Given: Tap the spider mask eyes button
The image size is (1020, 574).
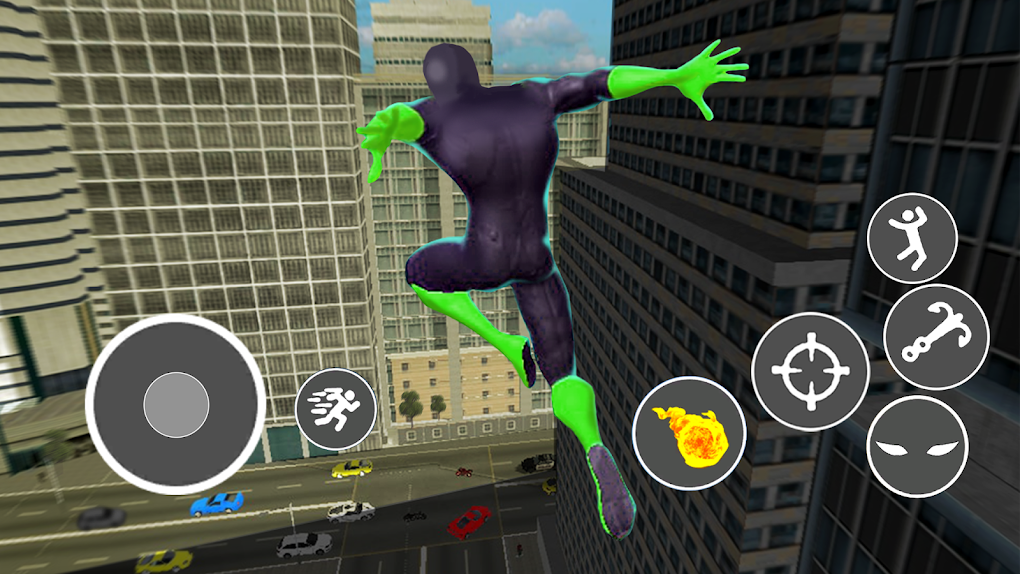Looking at the screenshot, I should tap(917, 447).
